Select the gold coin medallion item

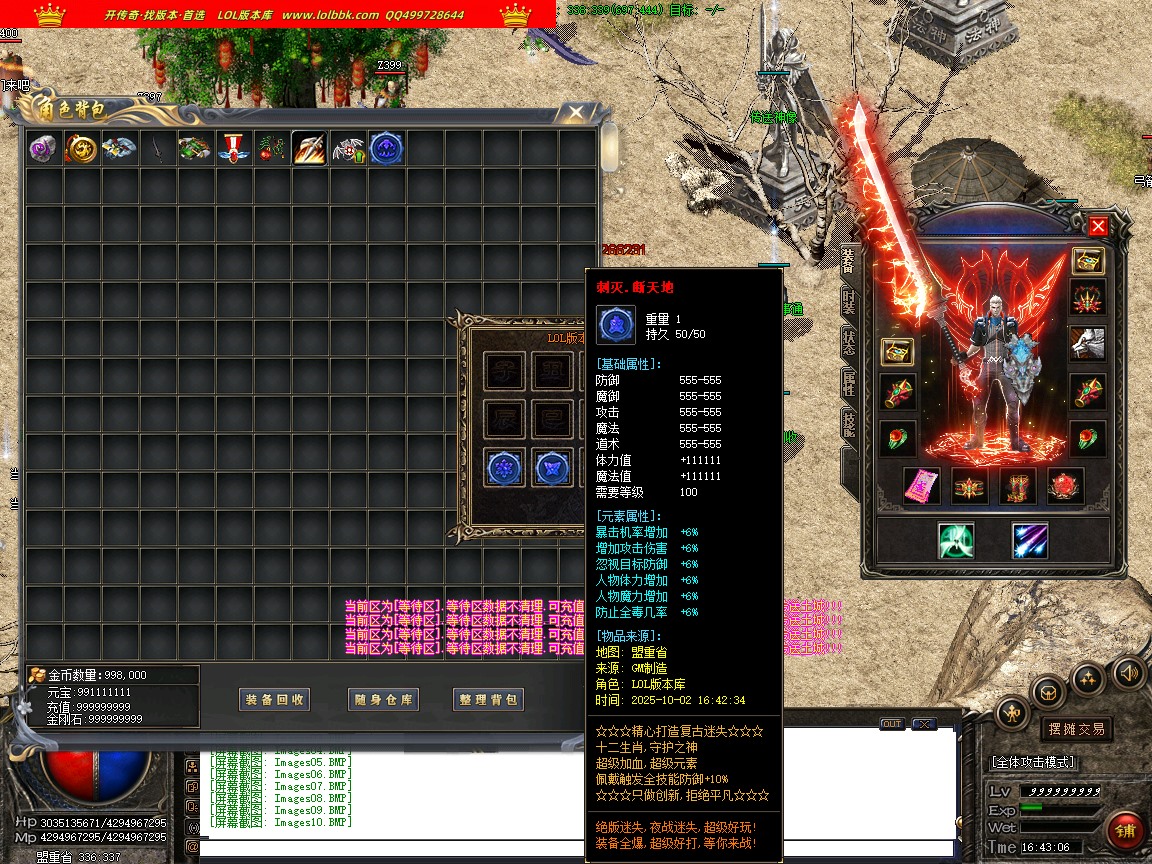pos(82,149)
